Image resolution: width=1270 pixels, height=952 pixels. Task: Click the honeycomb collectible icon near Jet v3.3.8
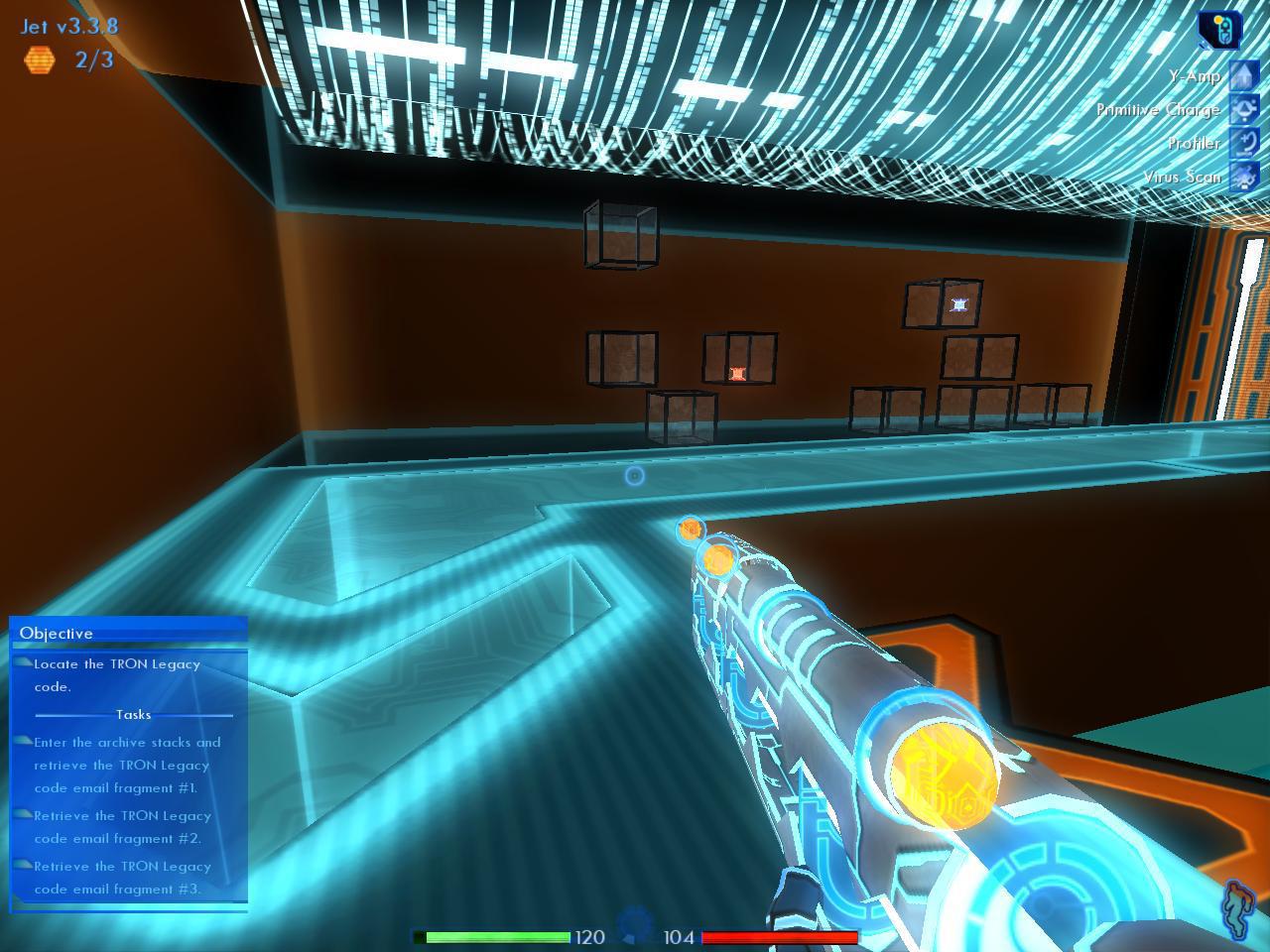(40, 61)
